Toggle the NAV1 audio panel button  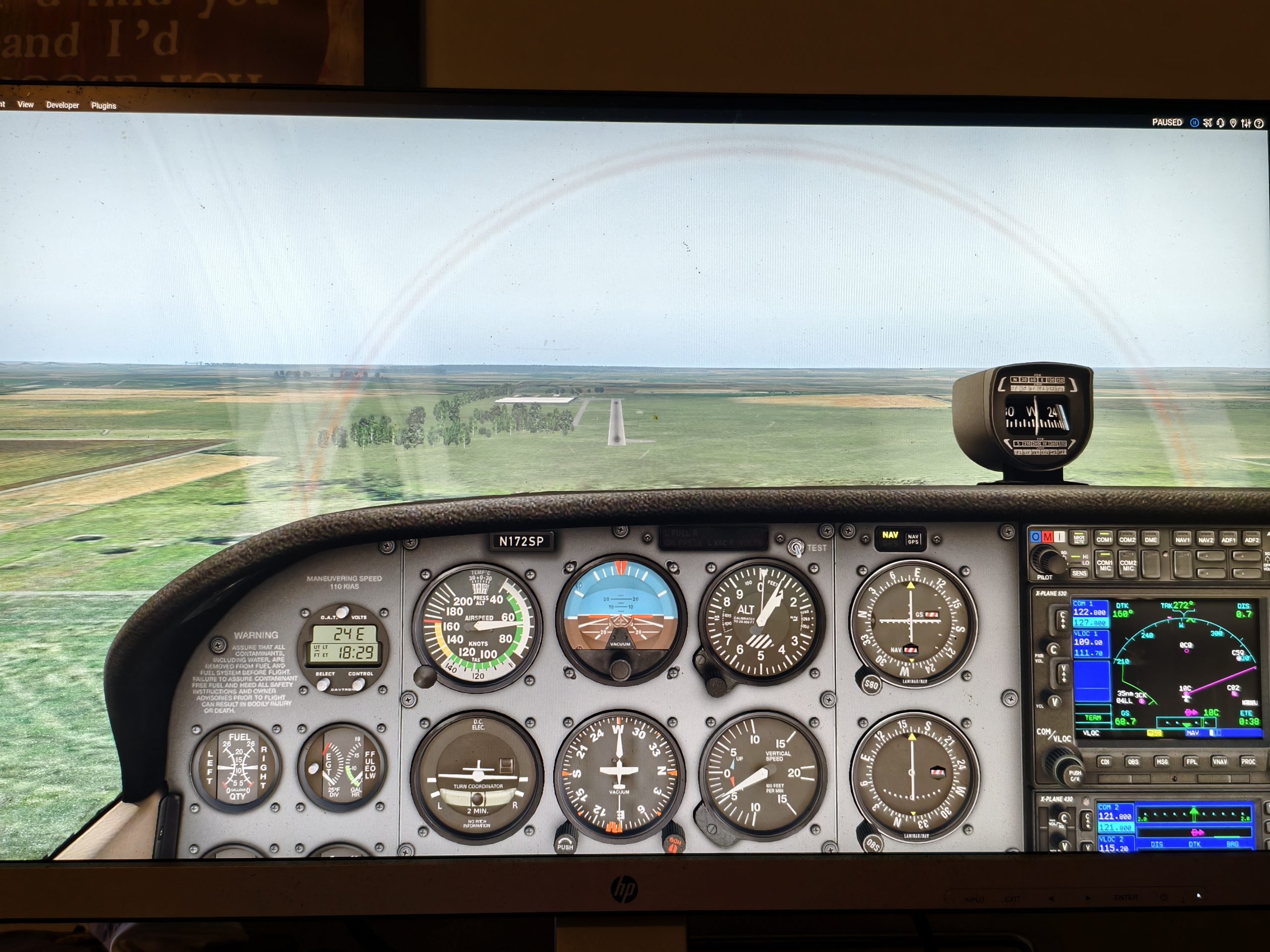tap(1182, 539)
